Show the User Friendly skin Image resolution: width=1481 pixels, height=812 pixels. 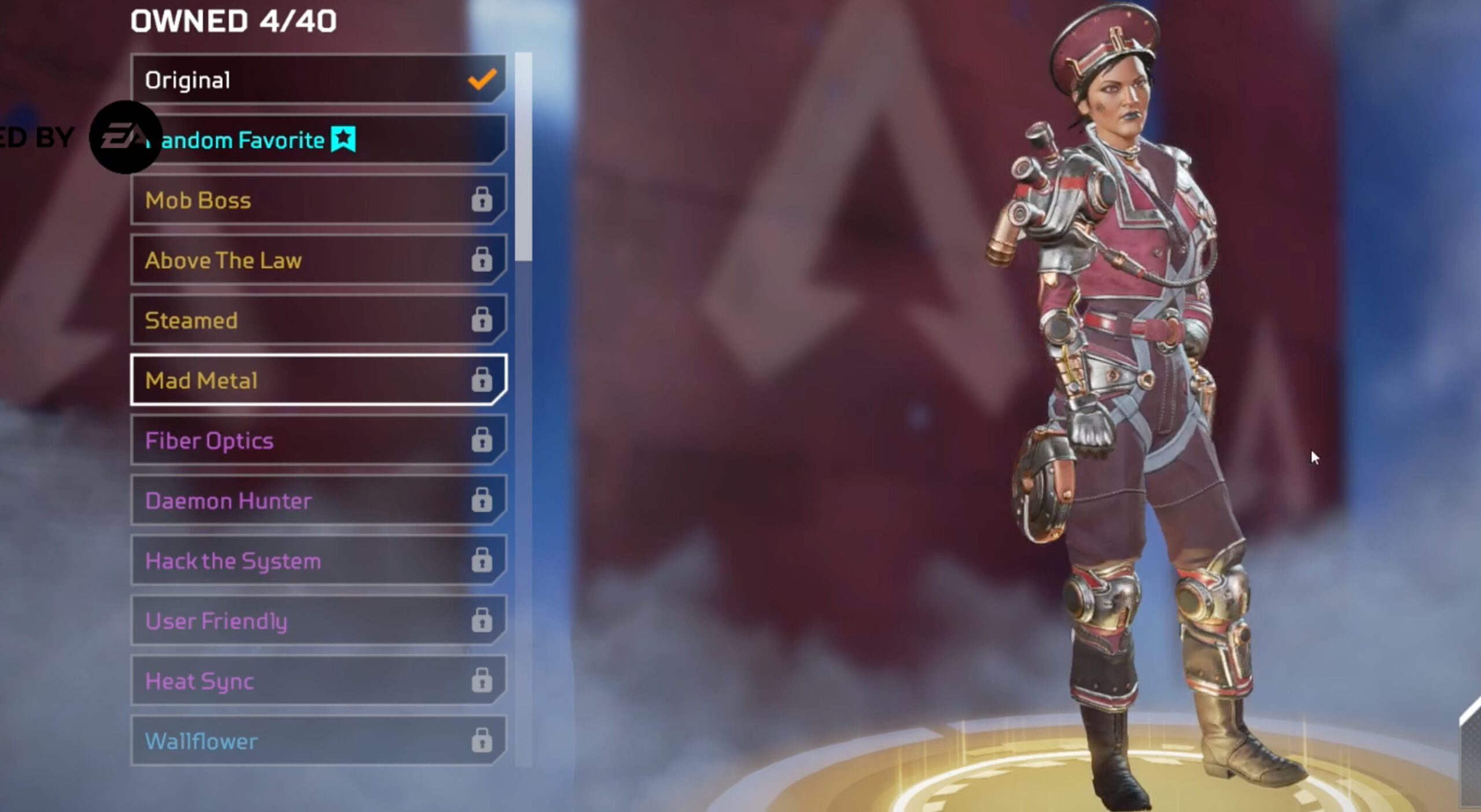(x=318, y=621)
